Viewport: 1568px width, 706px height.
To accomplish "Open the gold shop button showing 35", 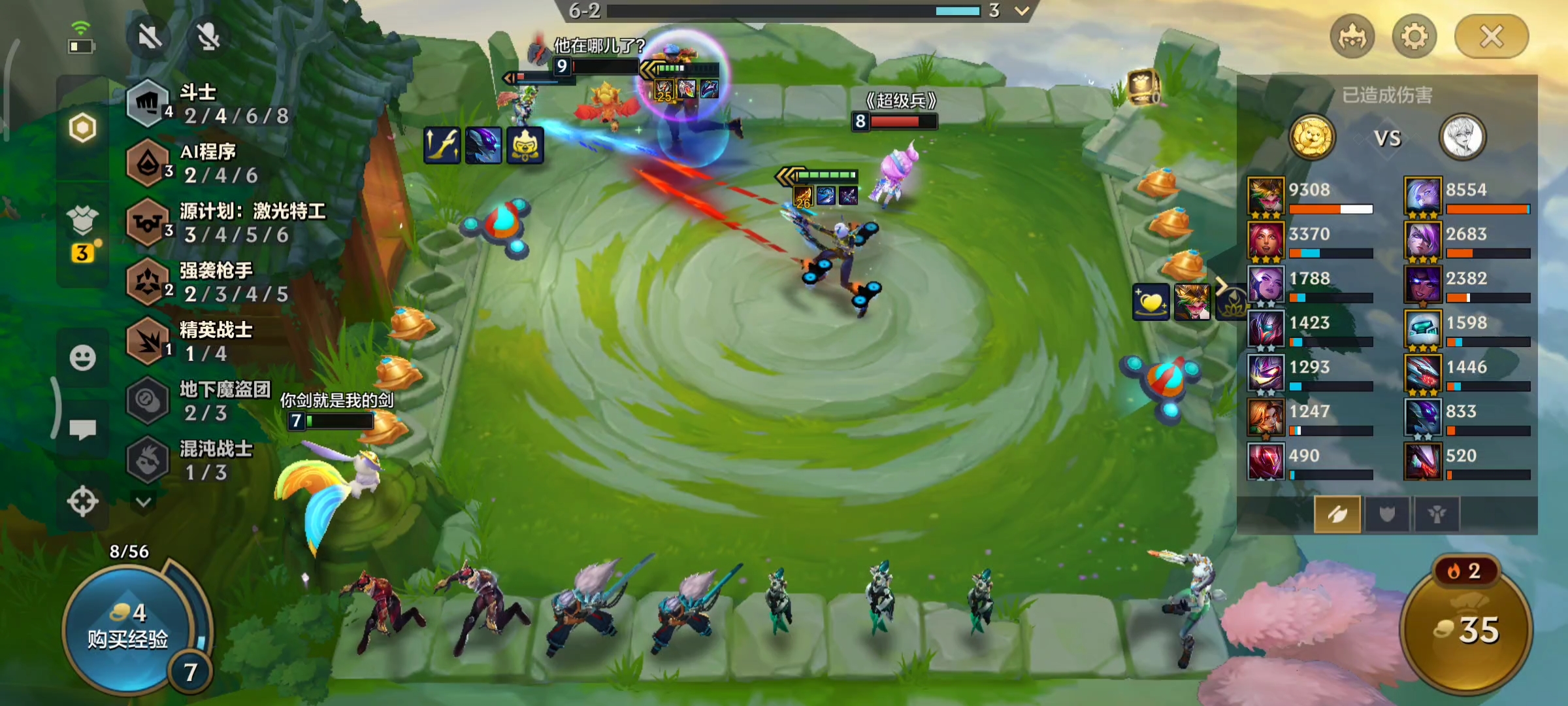I will tap(1466, 629).
